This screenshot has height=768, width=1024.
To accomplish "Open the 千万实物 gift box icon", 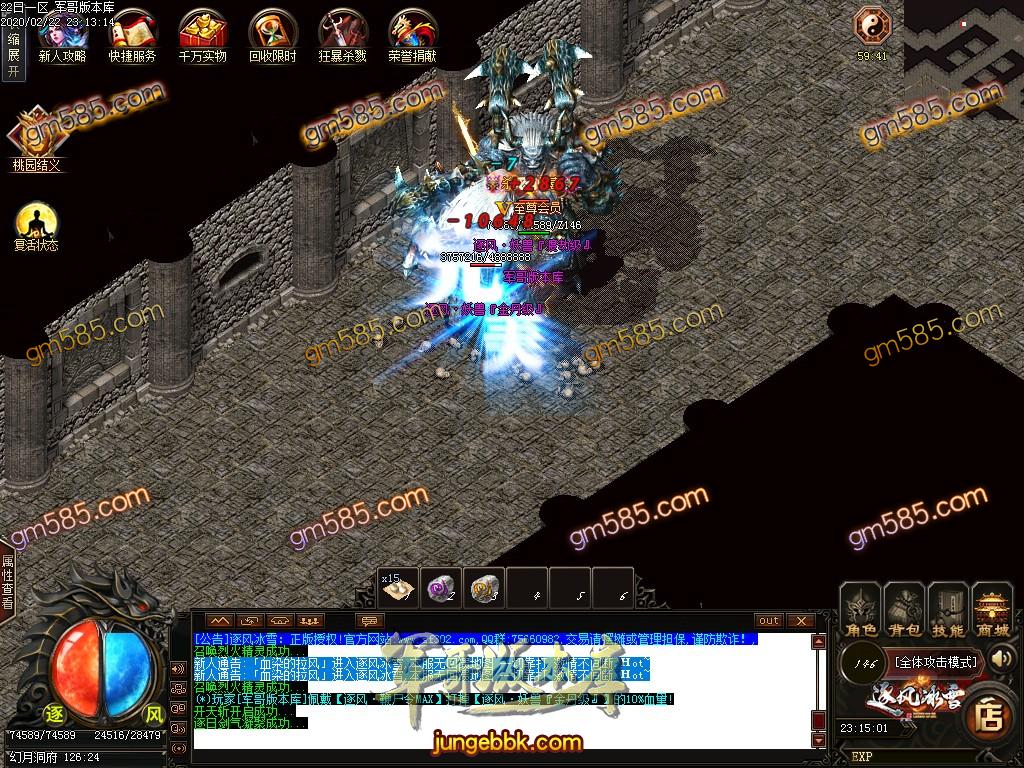I will click(x=202, y=35).
